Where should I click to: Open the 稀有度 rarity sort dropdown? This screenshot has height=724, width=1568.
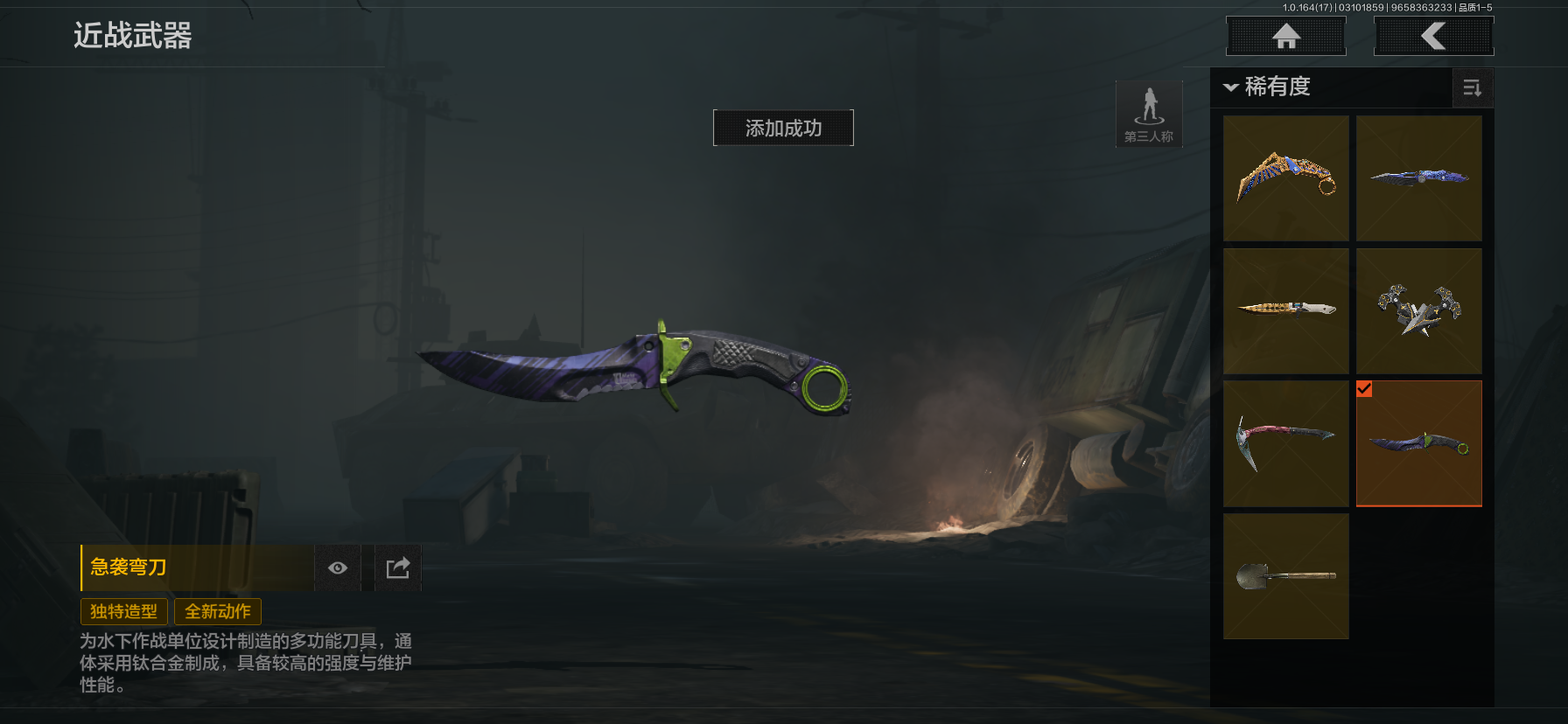tap(1267, 87)
